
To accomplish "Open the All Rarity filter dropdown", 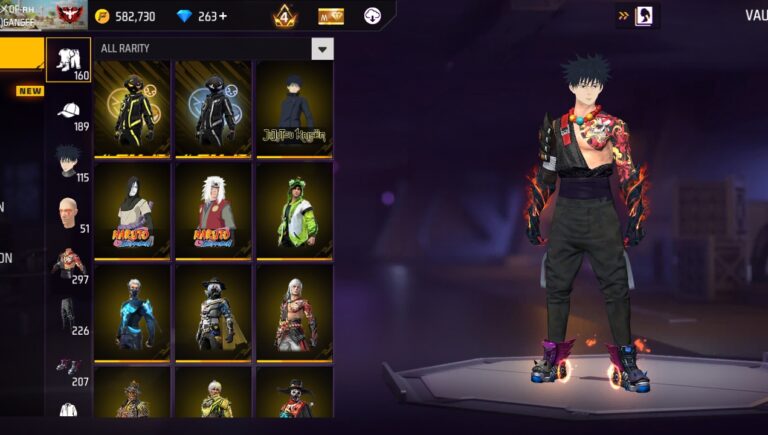I will [x=322, y=49].
